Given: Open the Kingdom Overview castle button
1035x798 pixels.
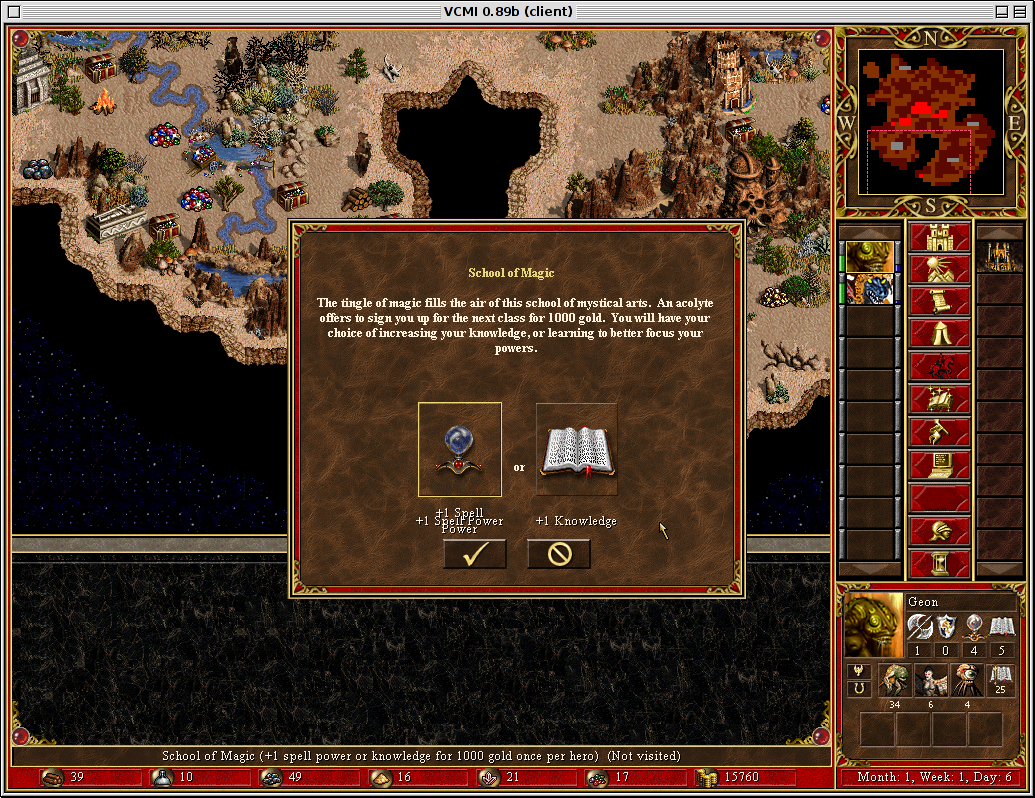Looking at the screenshot, I should pos(939,238).
